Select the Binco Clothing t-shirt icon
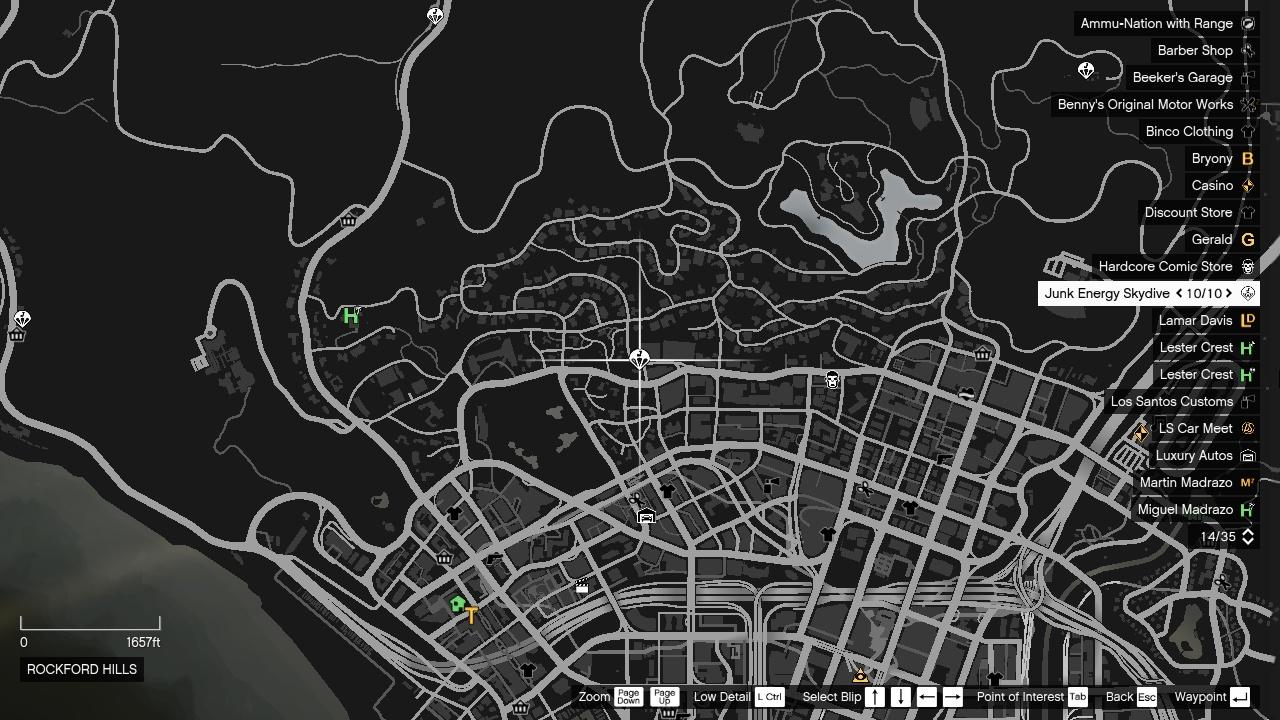 click(x=1247, y=131)
